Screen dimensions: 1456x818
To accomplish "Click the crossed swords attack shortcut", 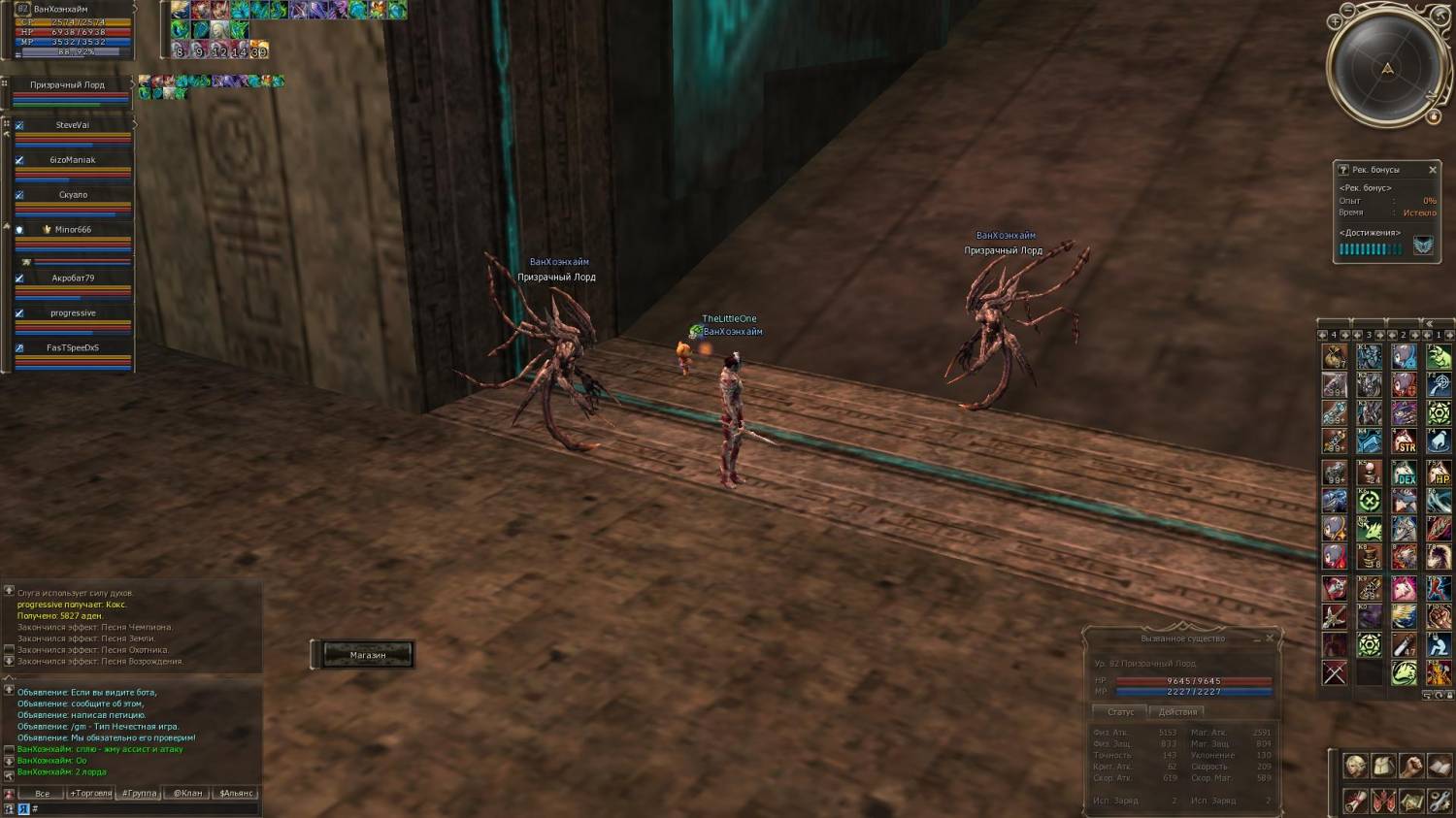I will (1335, 672).
